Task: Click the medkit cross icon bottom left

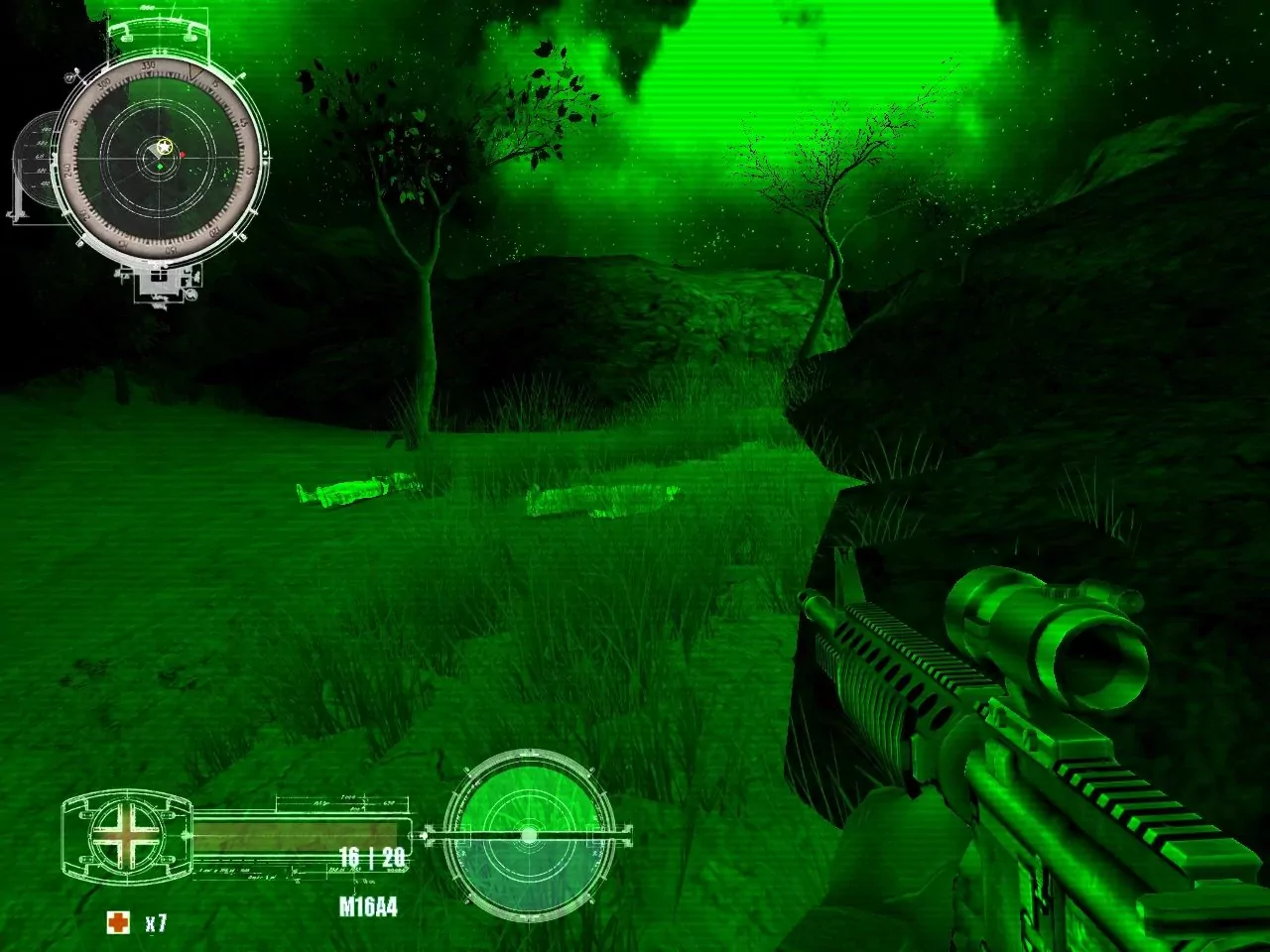Action: pos(116,921)
